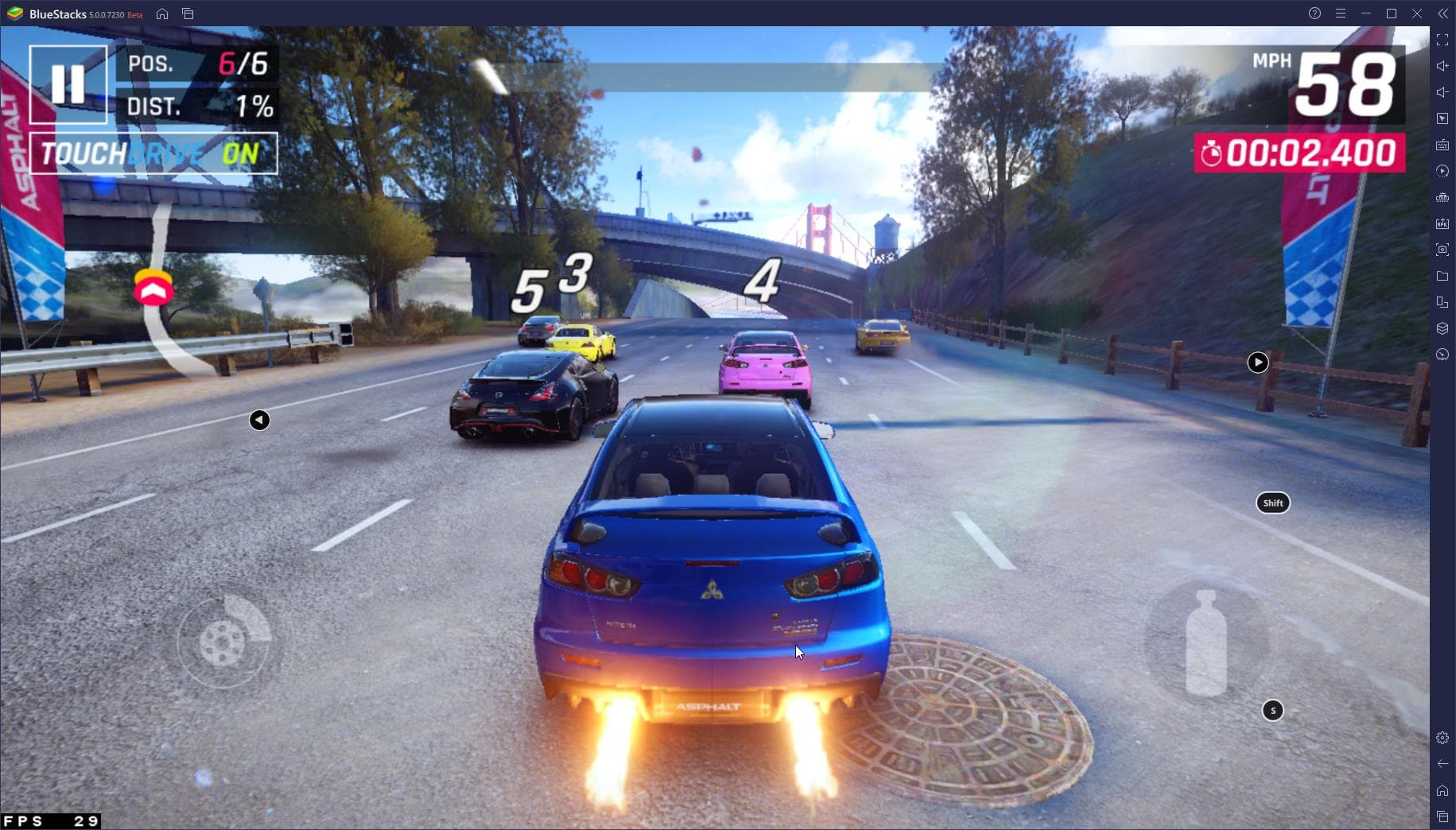Click the Android back arrow in sidebar
This screenshot has width=1456, height=830.
1442,764
